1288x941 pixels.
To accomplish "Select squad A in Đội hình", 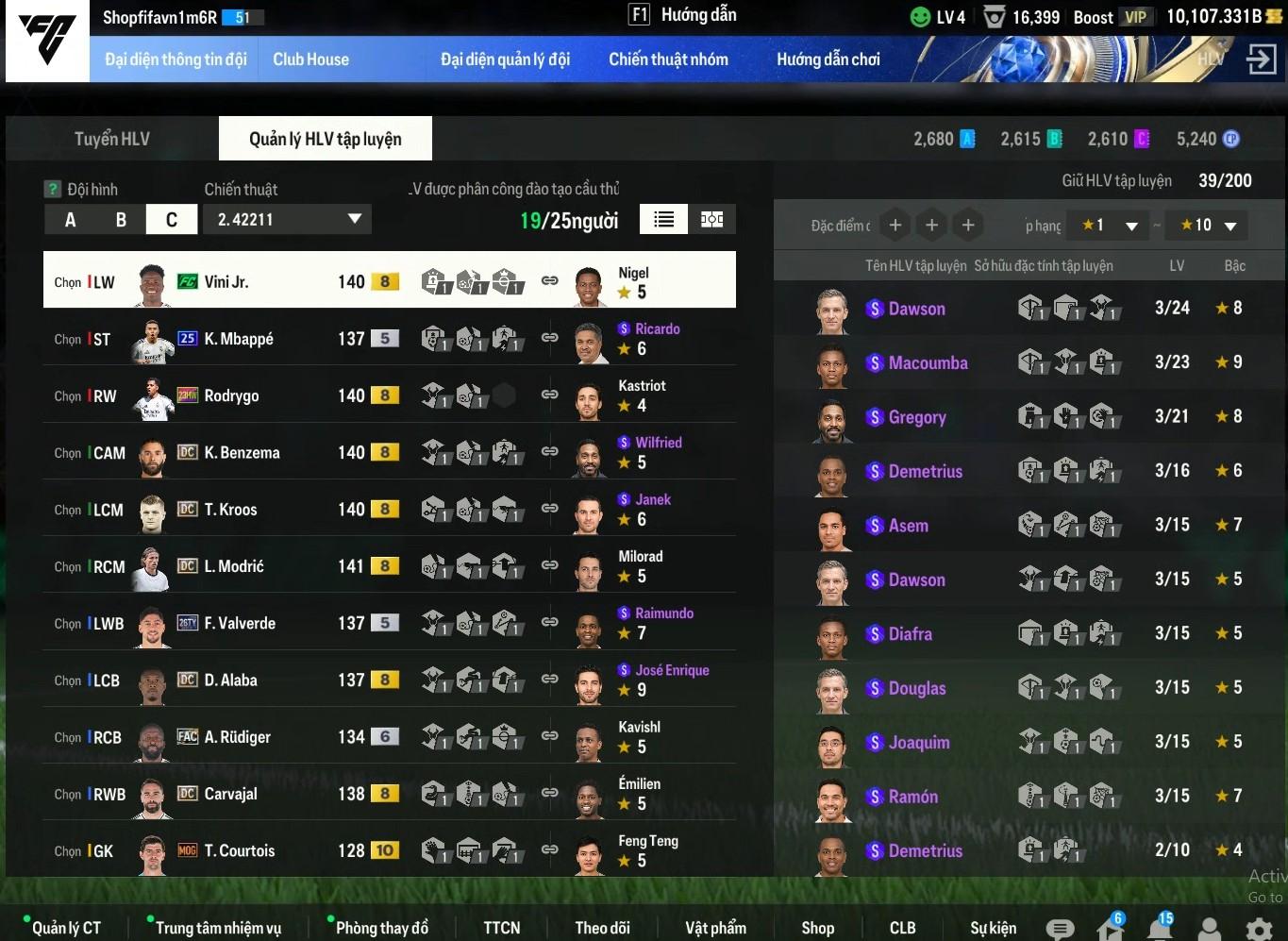I will [x=70, y=220].
